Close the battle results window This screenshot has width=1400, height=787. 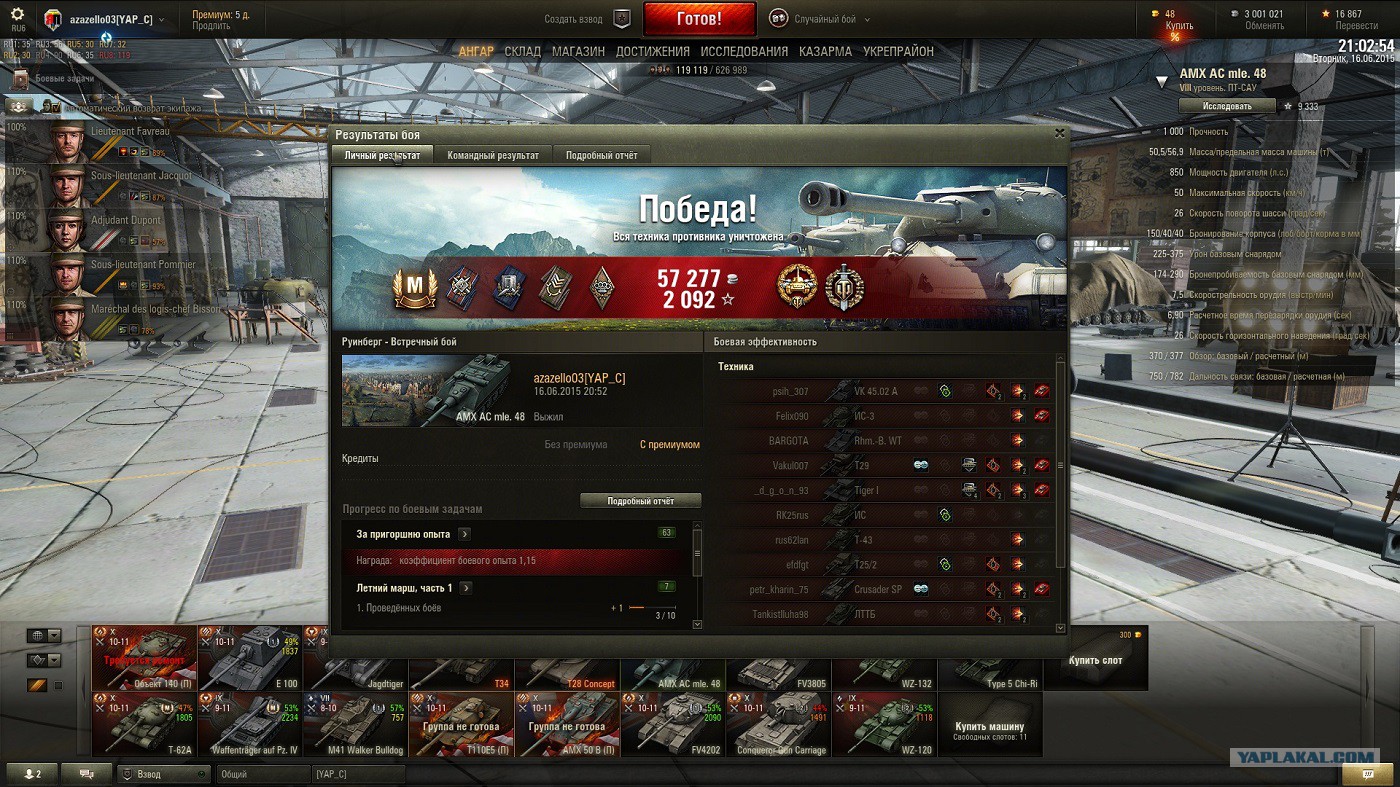pyautogui.click(x=1060, y=133)
